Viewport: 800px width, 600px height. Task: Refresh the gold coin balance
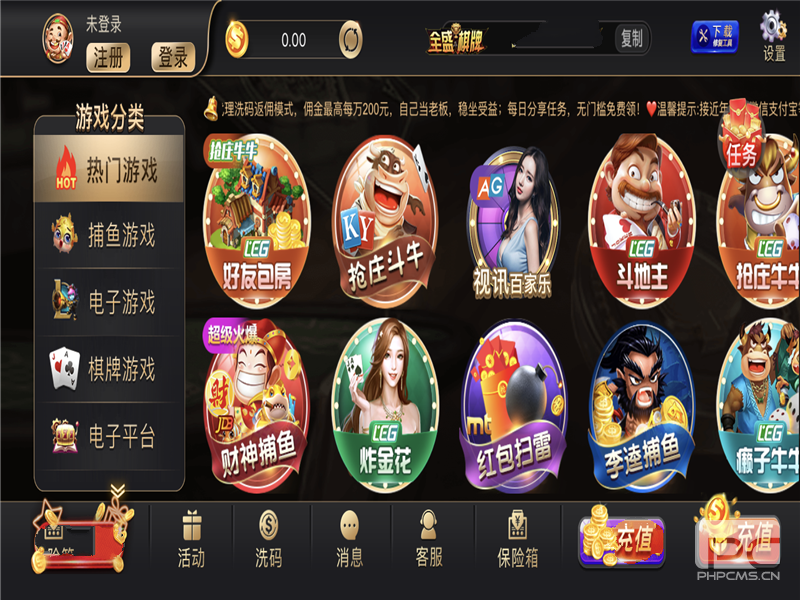click(351, 40)
